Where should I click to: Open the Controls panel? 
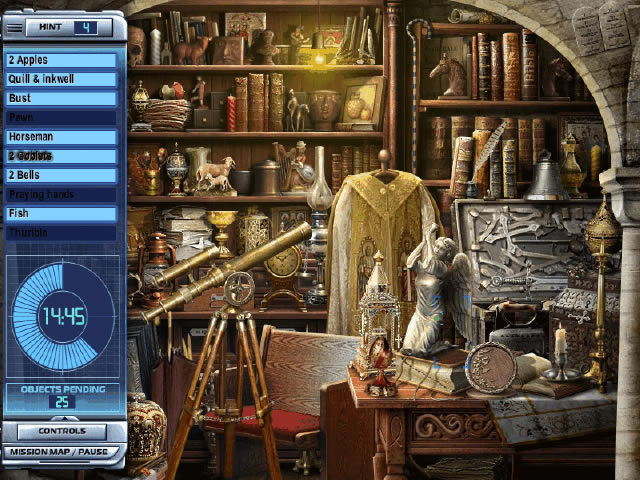pos(62,432)
